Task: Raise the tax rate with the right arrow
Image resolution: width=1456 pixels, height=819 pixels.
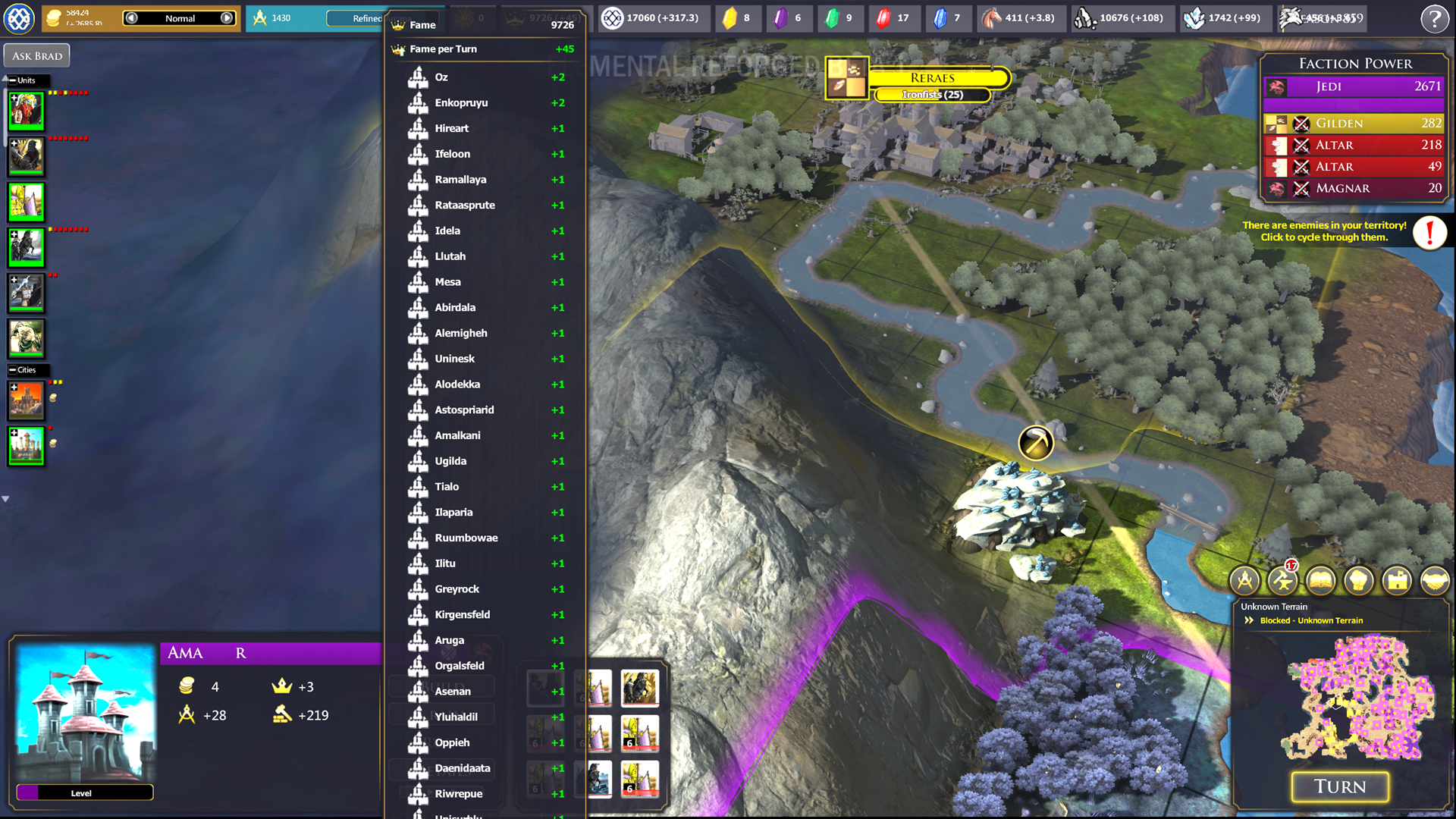Action: pyautogui.click(x=227, y=18)
